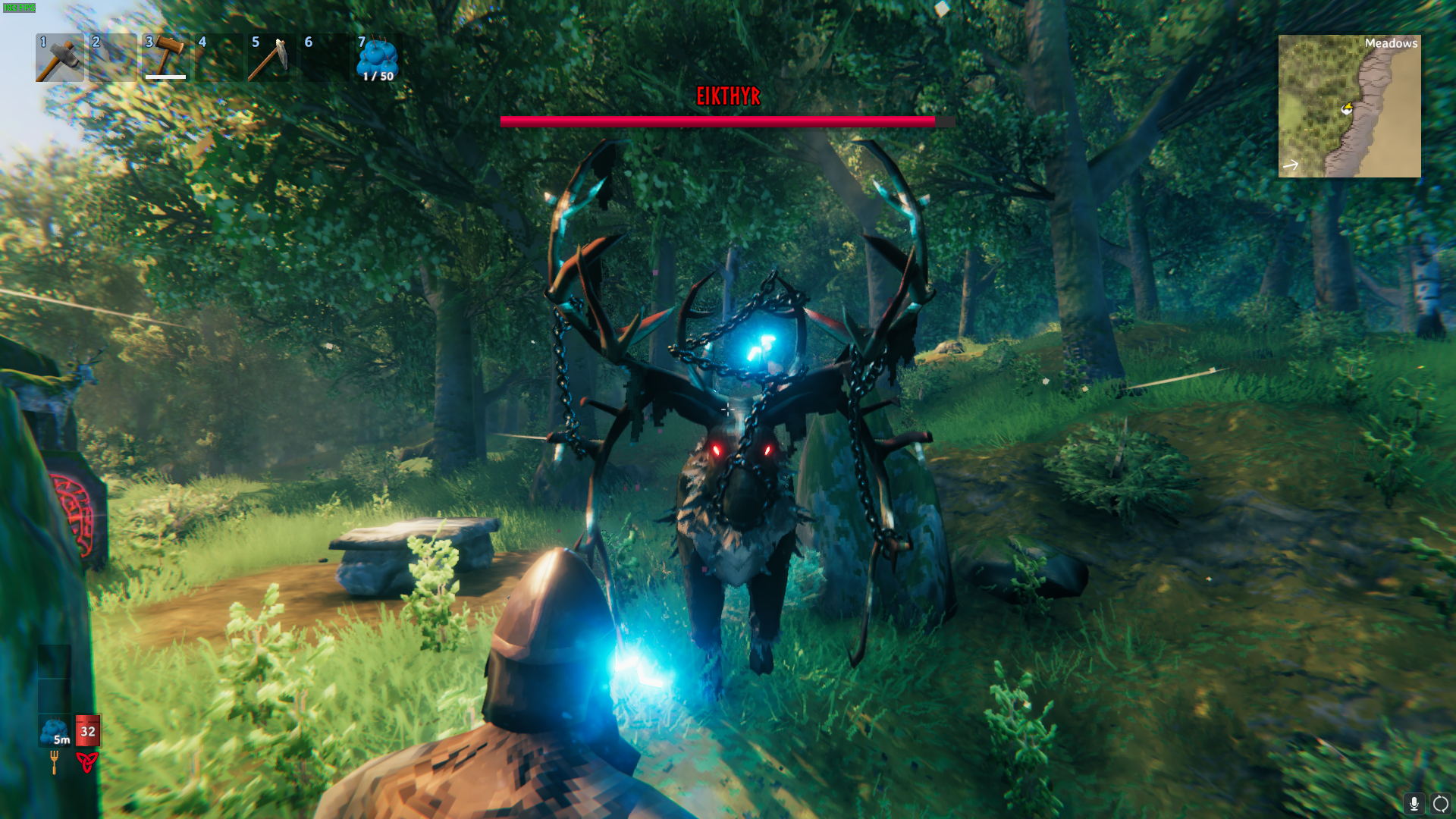Click the EIKTHYR boss name text
Viewport: 1456px width, 819px height.
click(729, 97)
